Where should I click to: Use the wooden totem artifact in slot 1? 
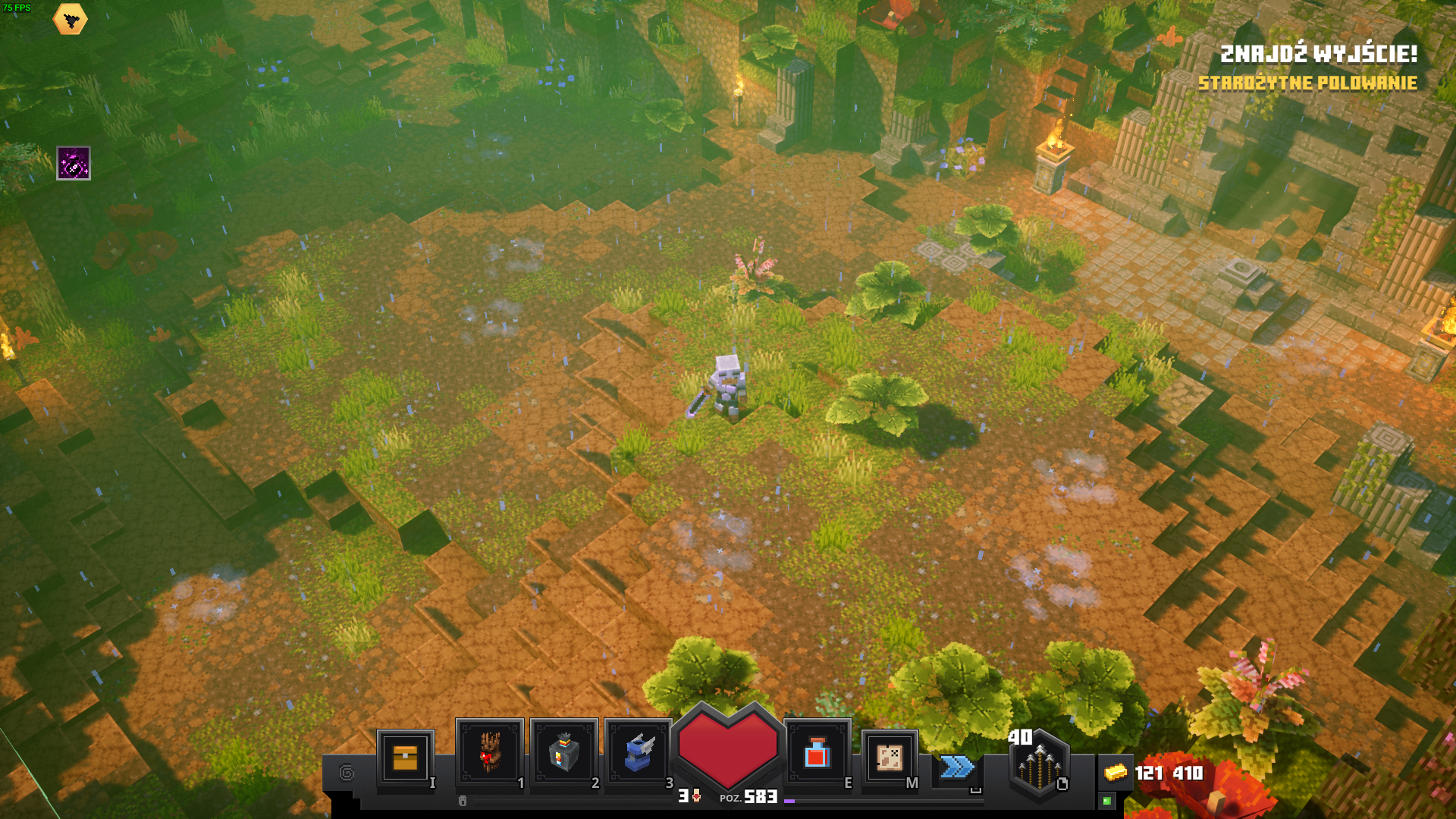[x=489, y=752]
